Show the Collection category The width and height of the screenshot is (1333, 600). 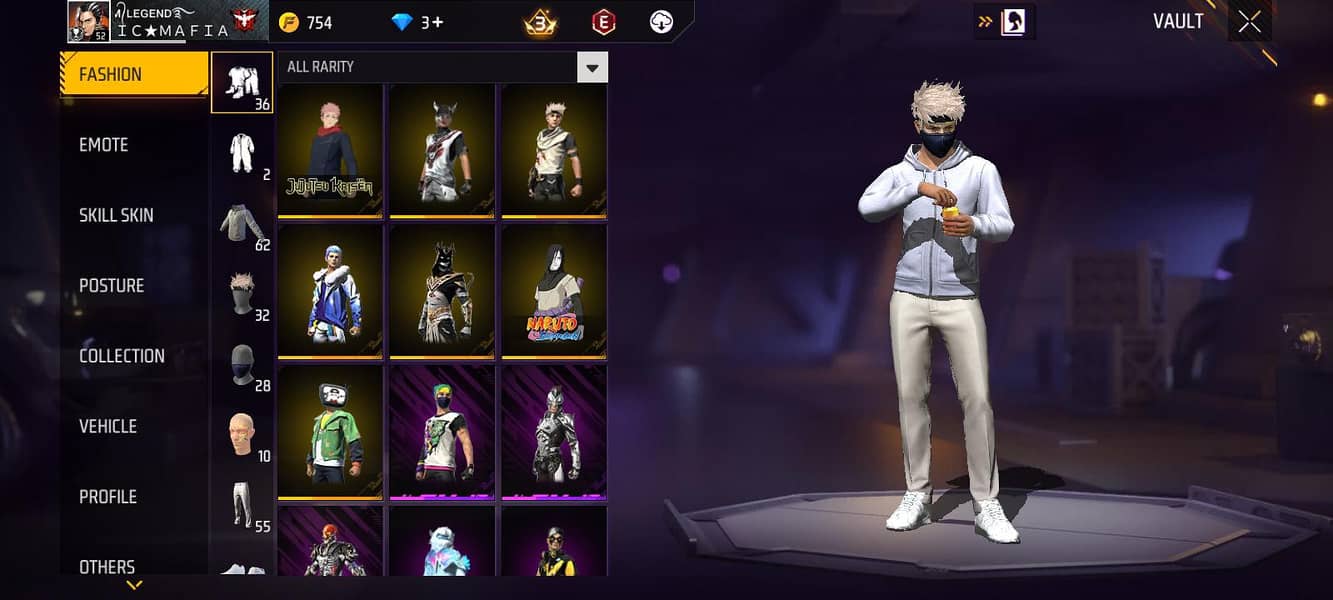[122, 356]
